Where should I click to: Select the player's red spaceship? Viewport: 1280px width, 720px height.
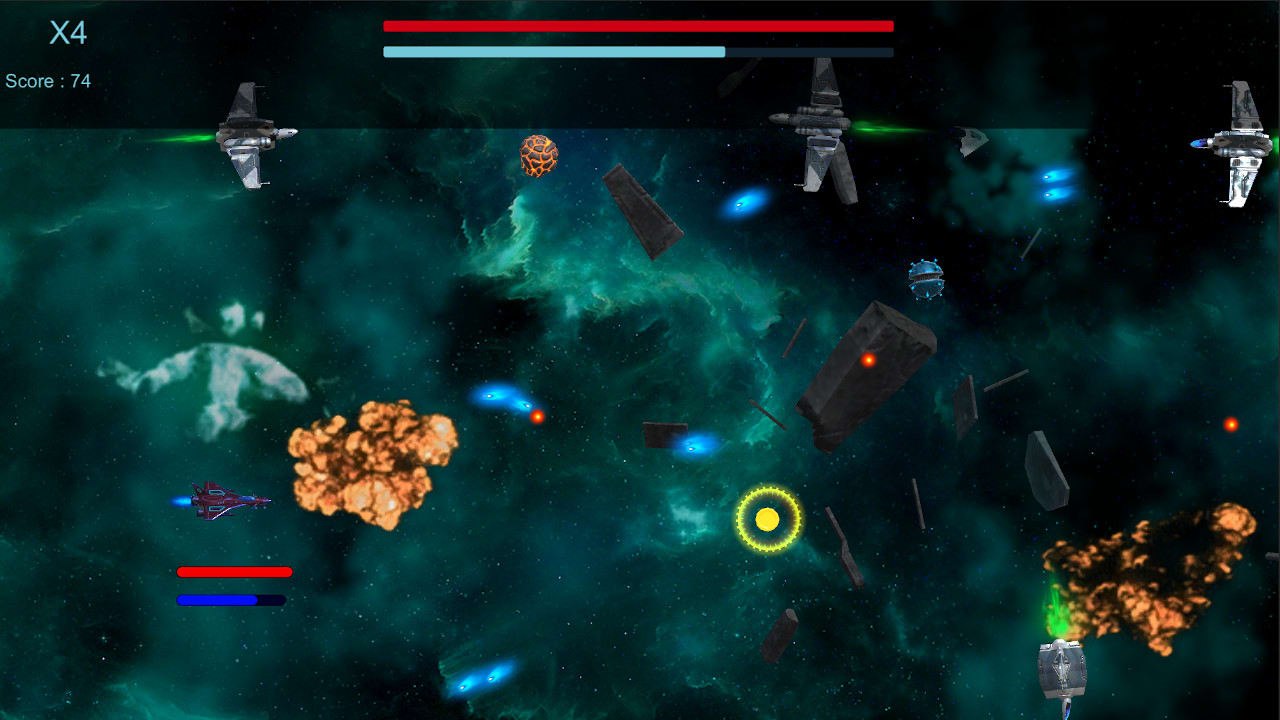click(225, 502)
